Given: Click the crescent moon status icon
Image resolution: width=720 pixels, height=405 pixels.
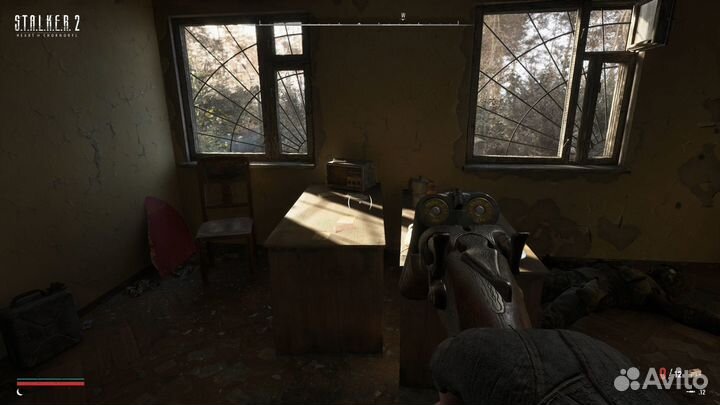Looking at the screenshot, I should click(x=20, y=391).
